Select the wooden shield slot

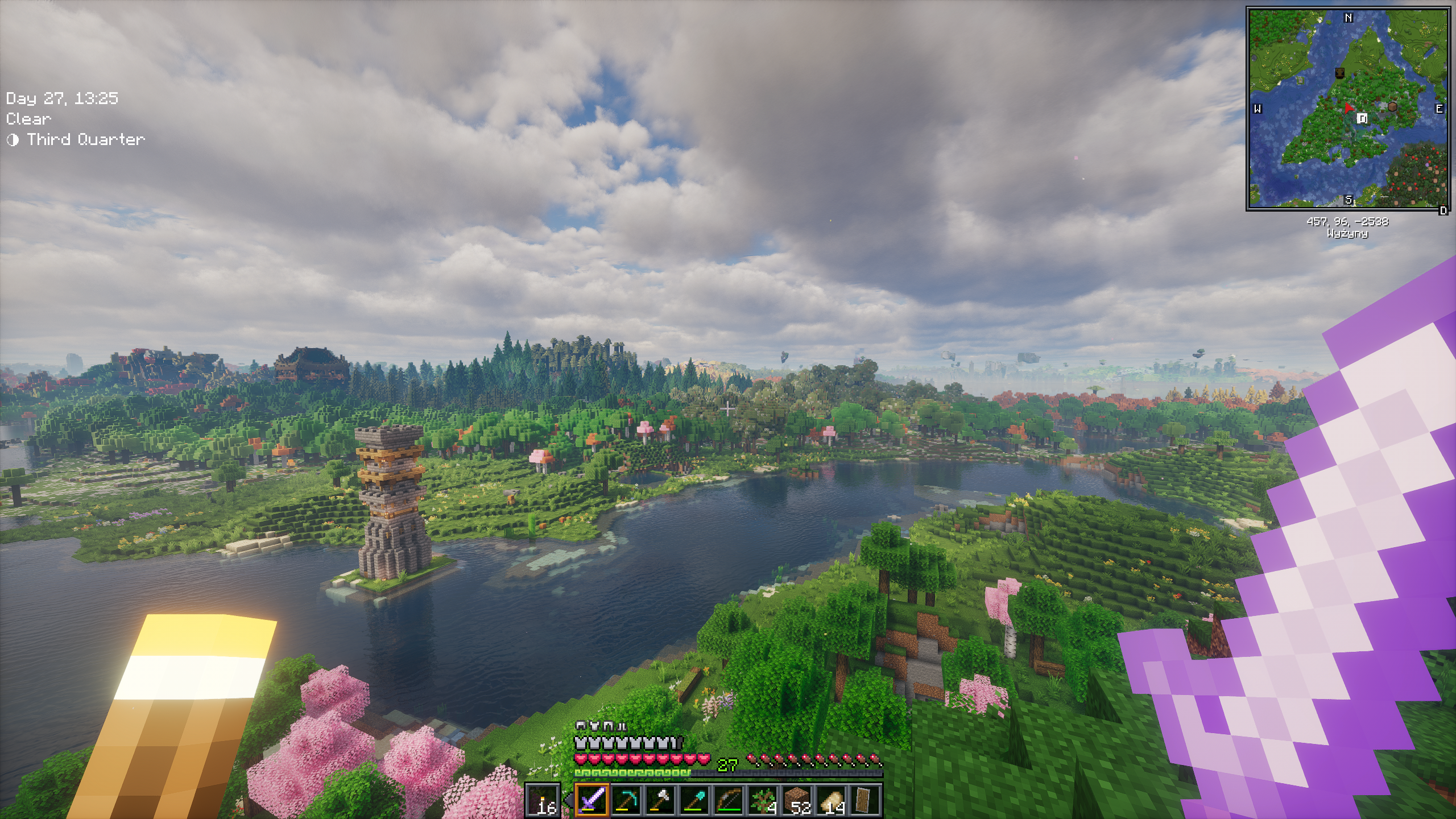[865, 800]
